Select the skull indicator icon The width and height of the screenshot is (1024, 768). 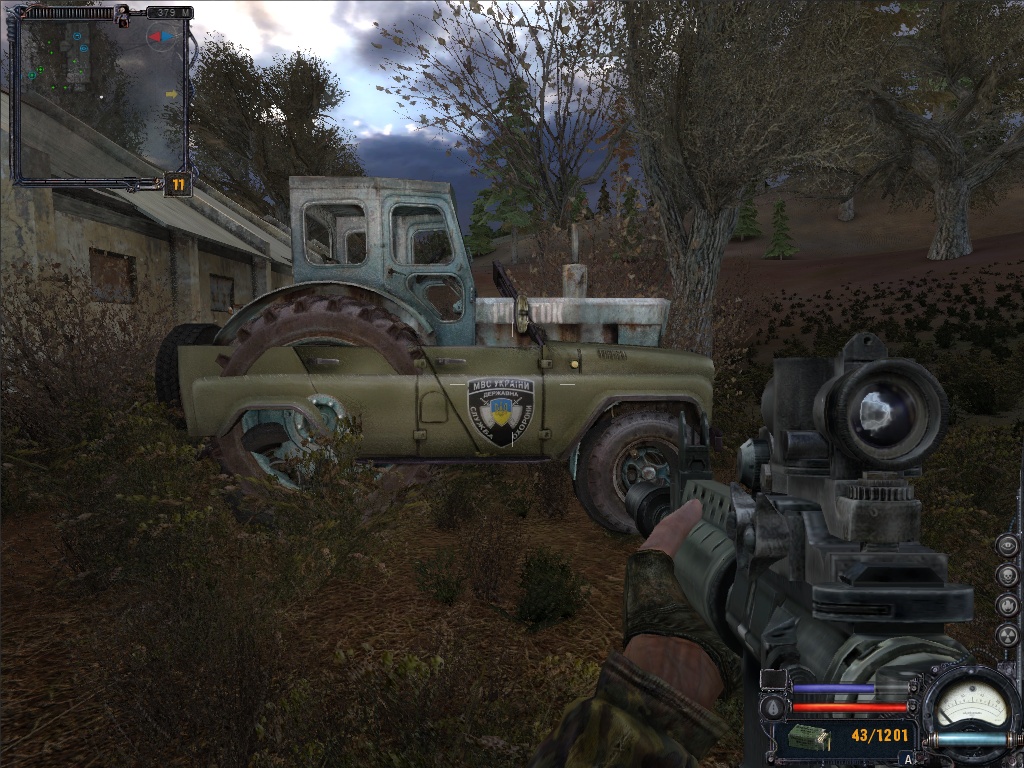[1008, 576]
